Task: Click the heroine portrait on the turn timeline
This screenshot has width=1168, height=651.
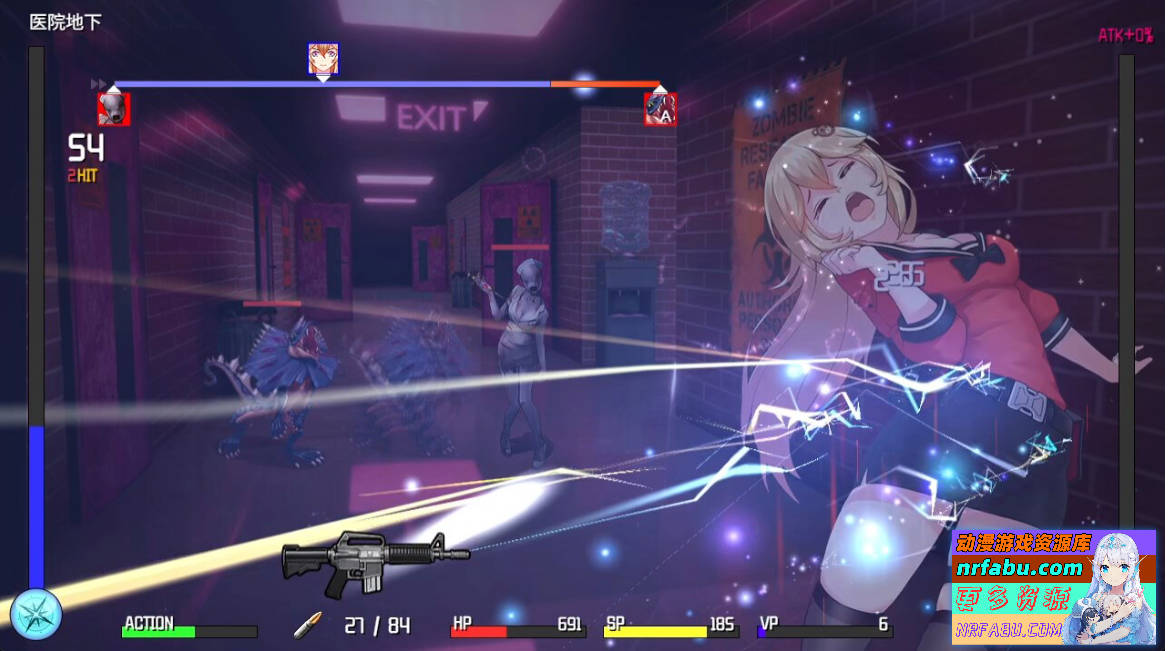Action: (x=323, y=59)
